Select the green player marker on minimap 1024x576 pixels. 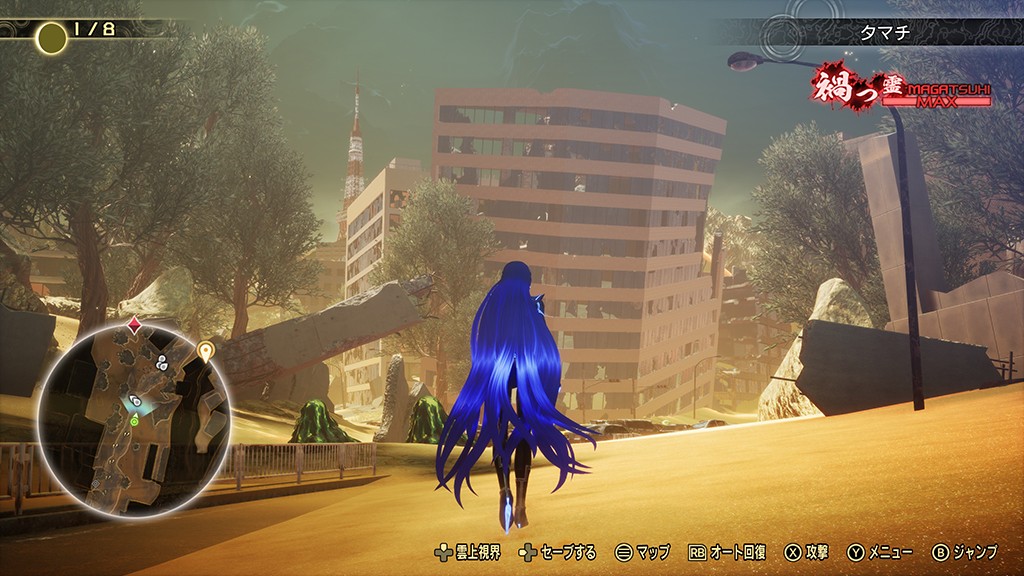[x=134, y=421]
